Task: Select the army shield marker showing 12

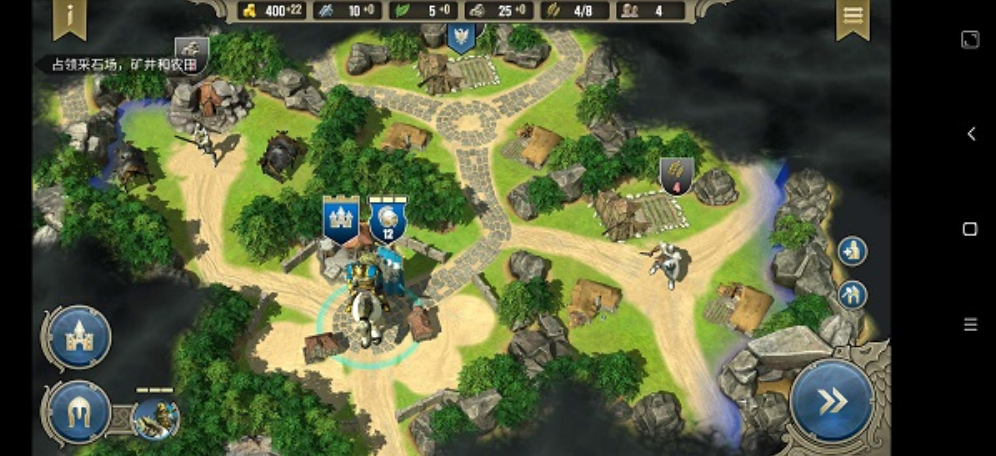Action: [387, 220]
